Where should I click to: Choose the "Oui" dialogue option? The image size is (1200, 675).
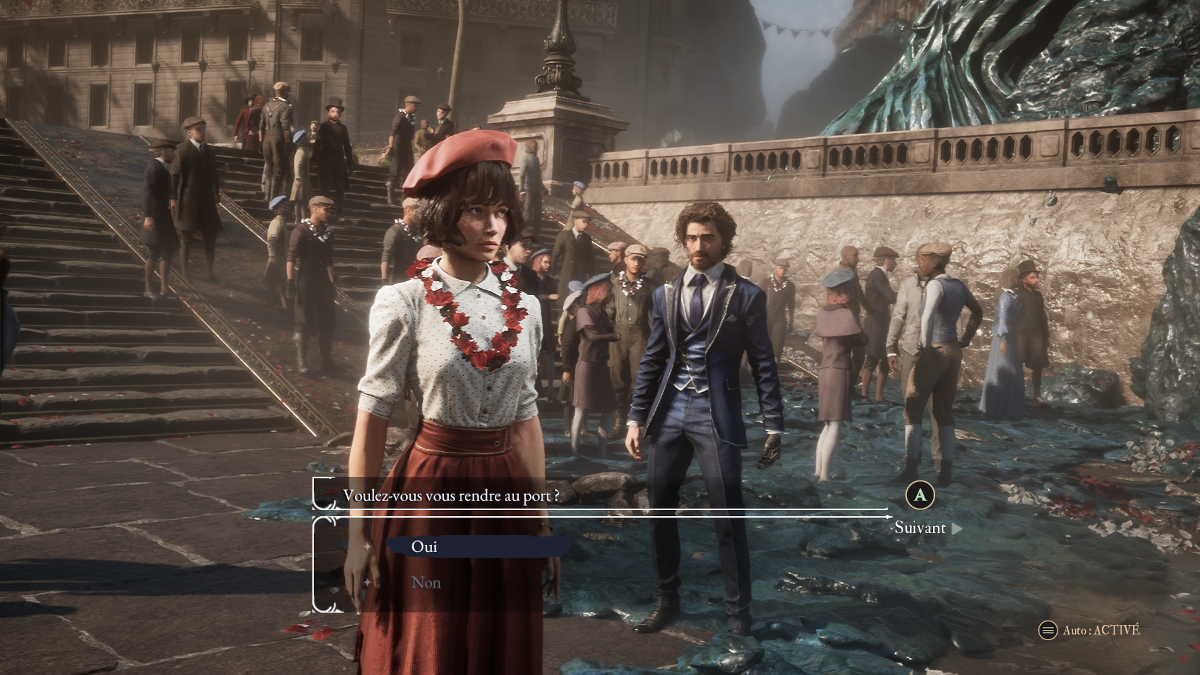425,547
